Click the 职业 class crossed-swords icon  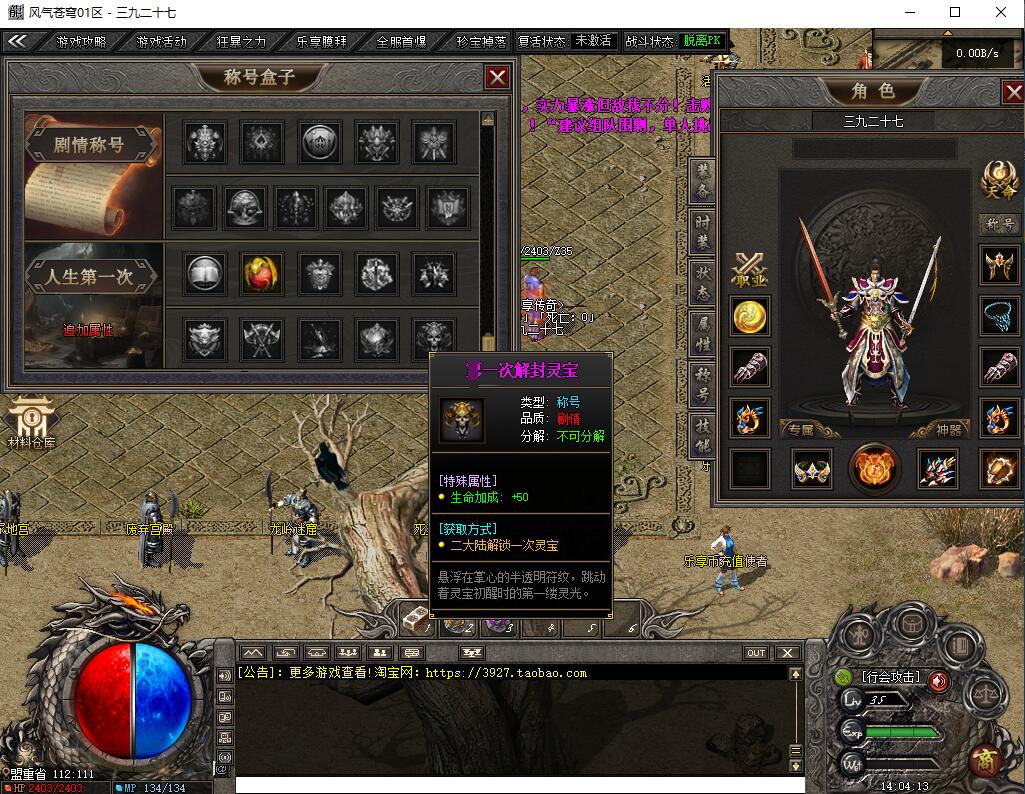tap(749, 268)
